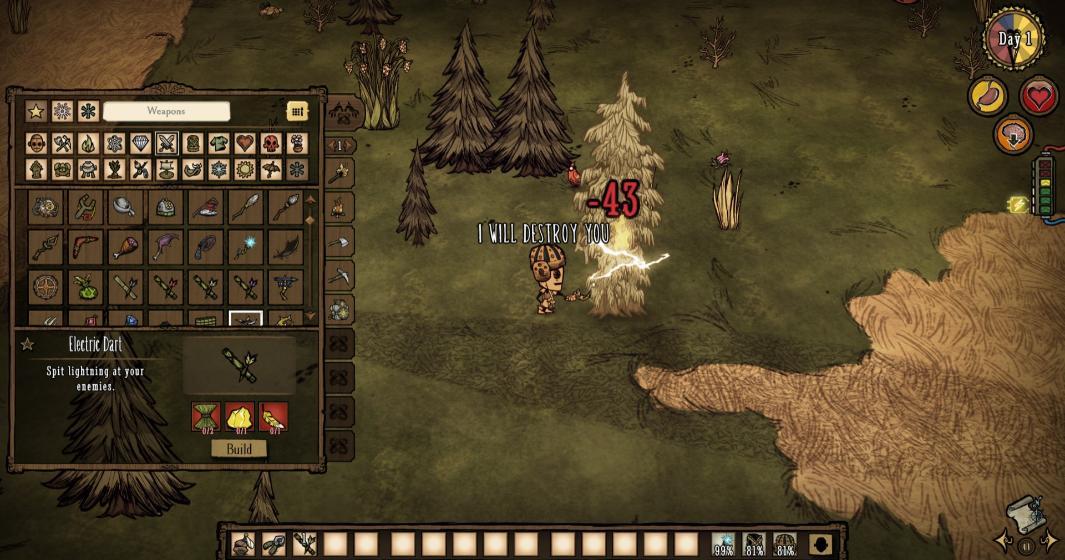
Task: Open the map scroll icon
Action: 1024,513
